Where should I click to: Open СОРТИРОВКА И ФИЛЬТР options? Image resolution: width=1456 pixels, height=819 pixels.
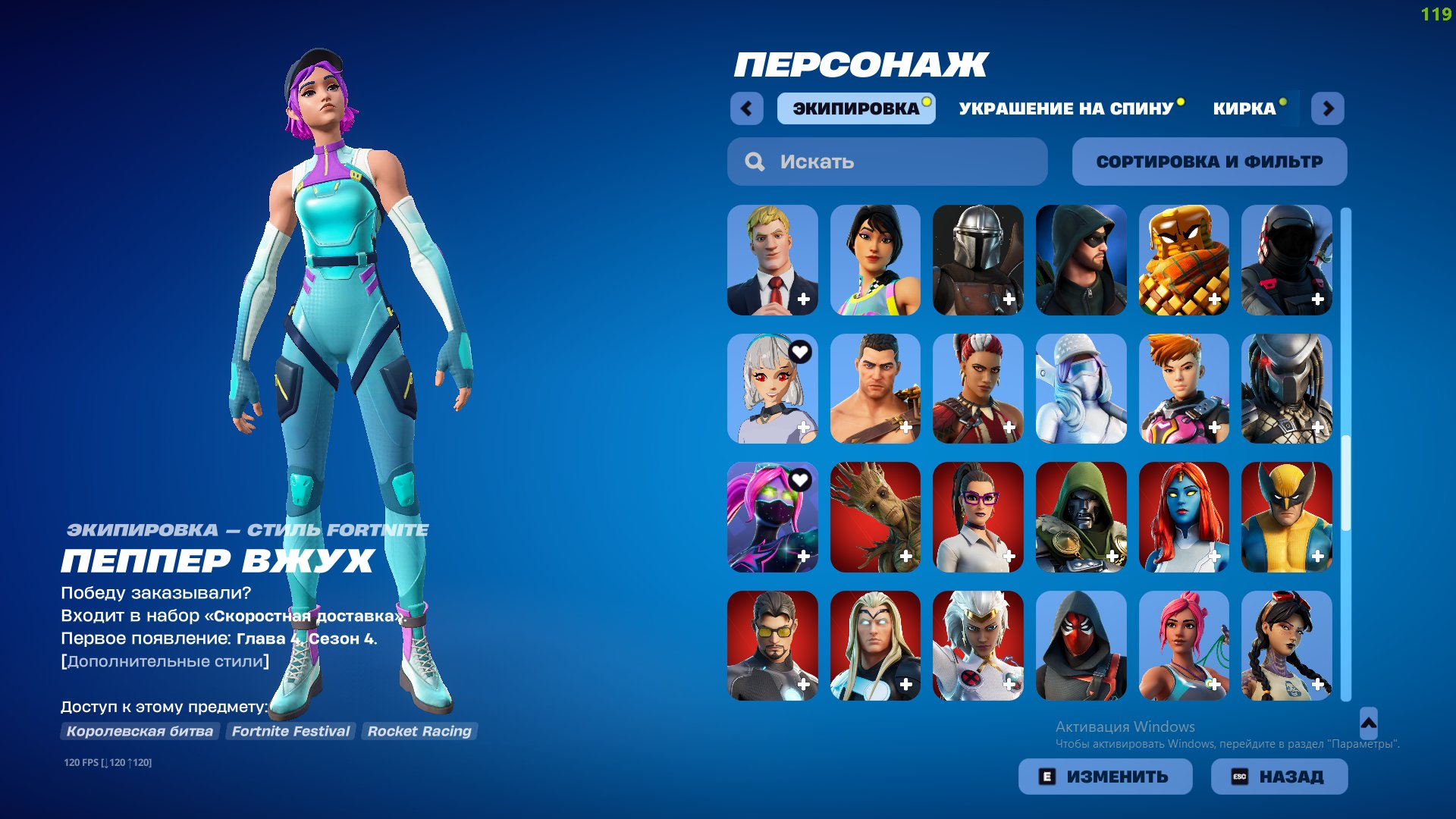(x=1209, y=161)
